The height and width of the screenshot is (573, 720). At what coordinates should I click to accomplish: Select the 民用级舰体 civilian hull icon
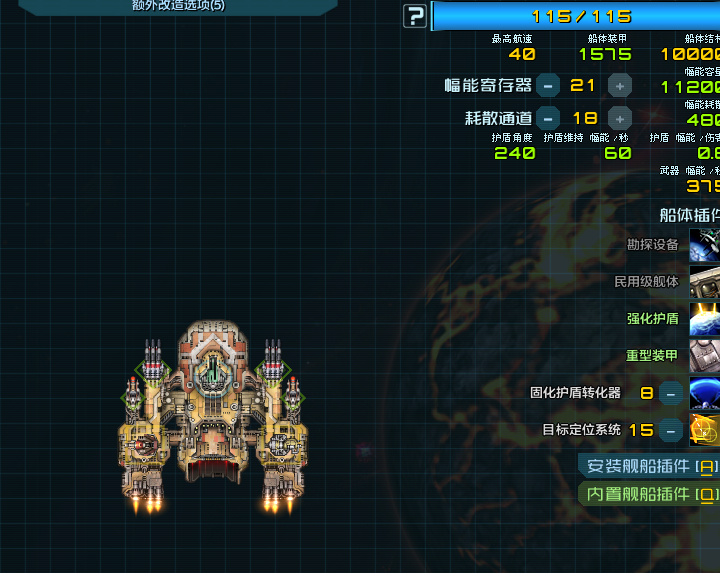705,282
